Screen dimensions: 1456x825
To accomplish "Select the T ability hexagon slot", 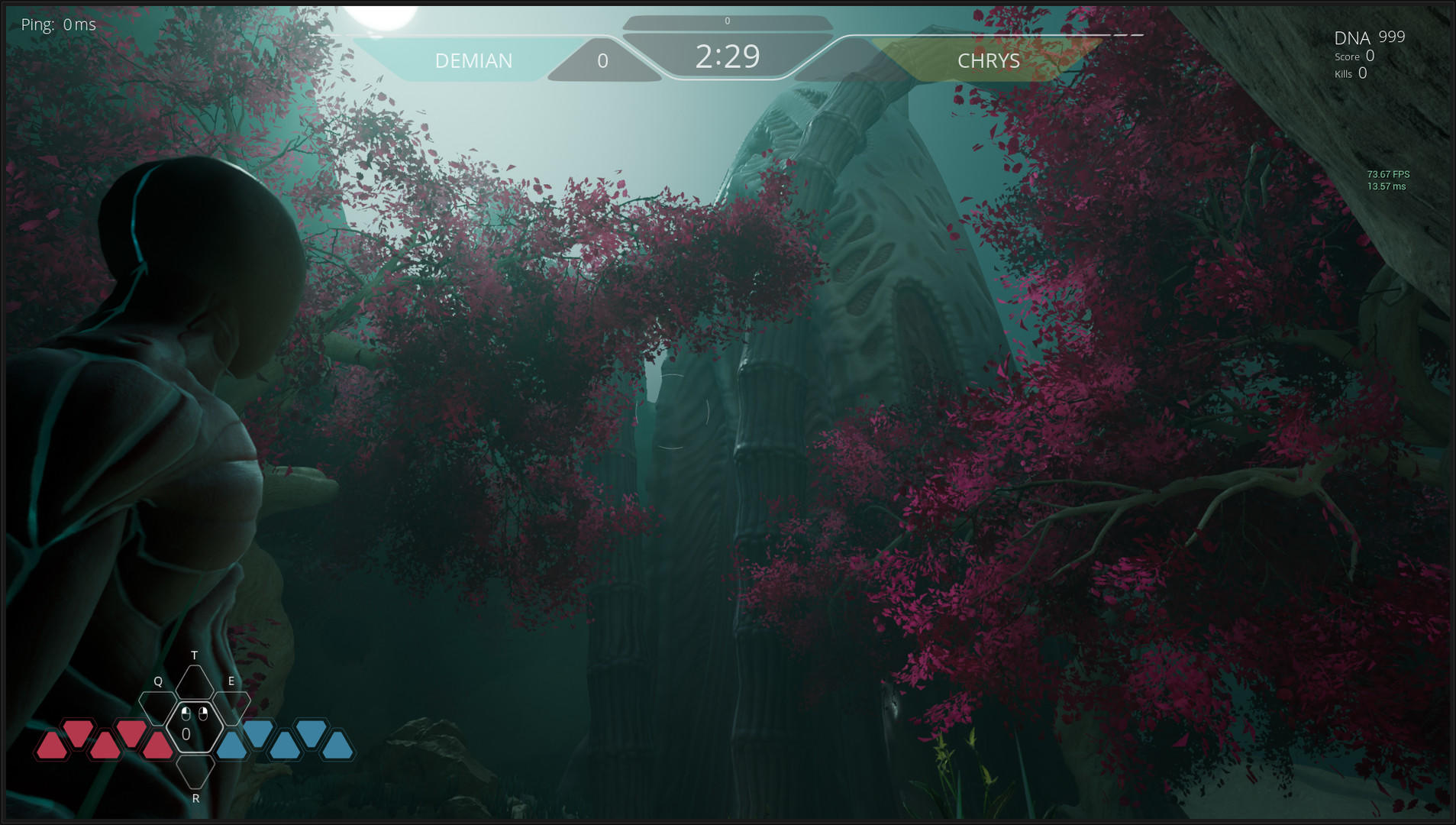I will pyautogui.click(x=194, y=681).
